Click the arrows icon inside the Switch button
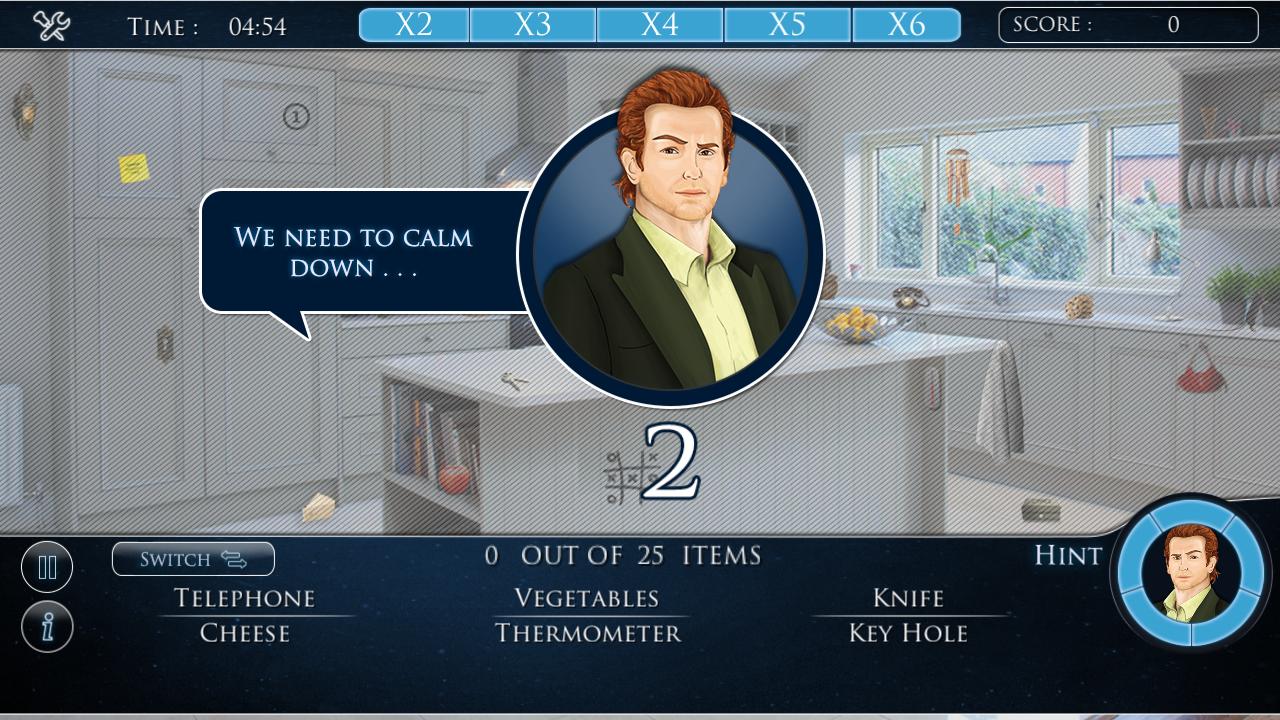1280x720 pixels. click(232, 559)
